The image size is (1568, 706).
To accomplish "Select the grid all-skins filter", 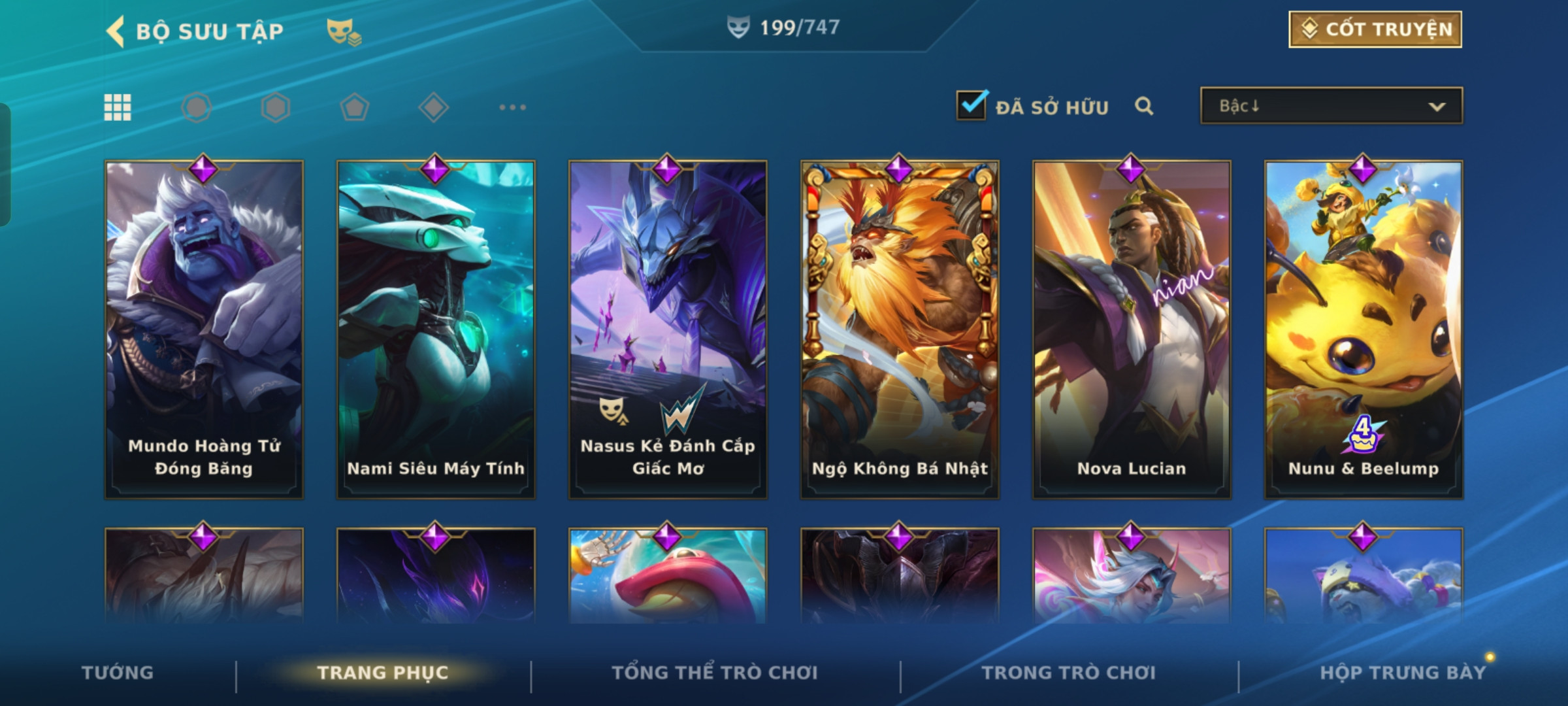I will (x=118, y=107).
